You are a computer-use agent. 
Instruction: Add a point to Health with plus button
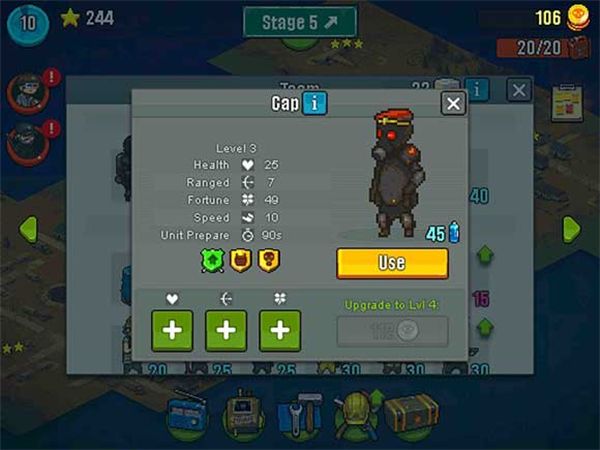(x=172, y=331)
